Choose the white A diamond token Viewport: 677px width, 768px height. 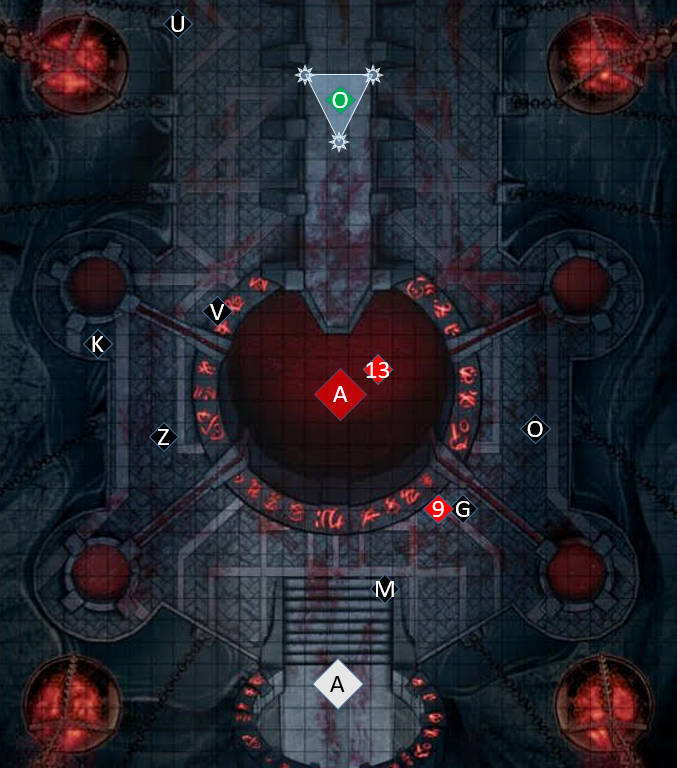(337, 684)
